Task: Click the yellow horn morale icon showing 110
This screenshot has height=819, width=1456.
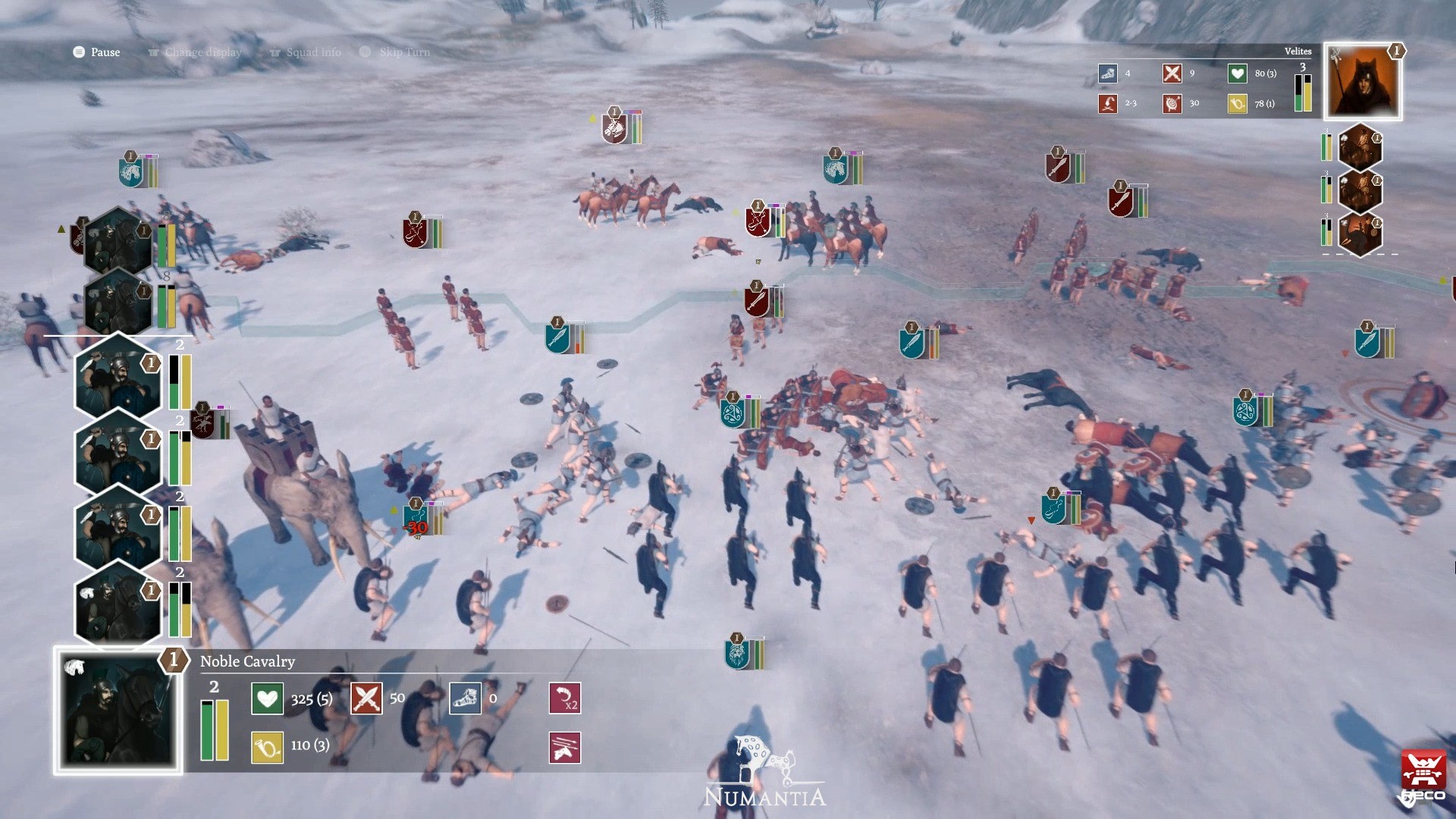Action: pos(266,746)
